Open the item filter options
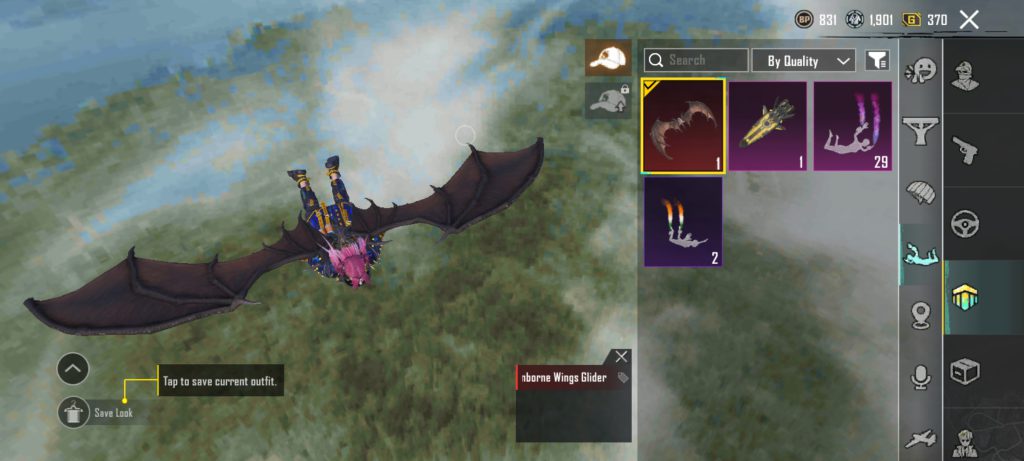 [x=877, y=61]
